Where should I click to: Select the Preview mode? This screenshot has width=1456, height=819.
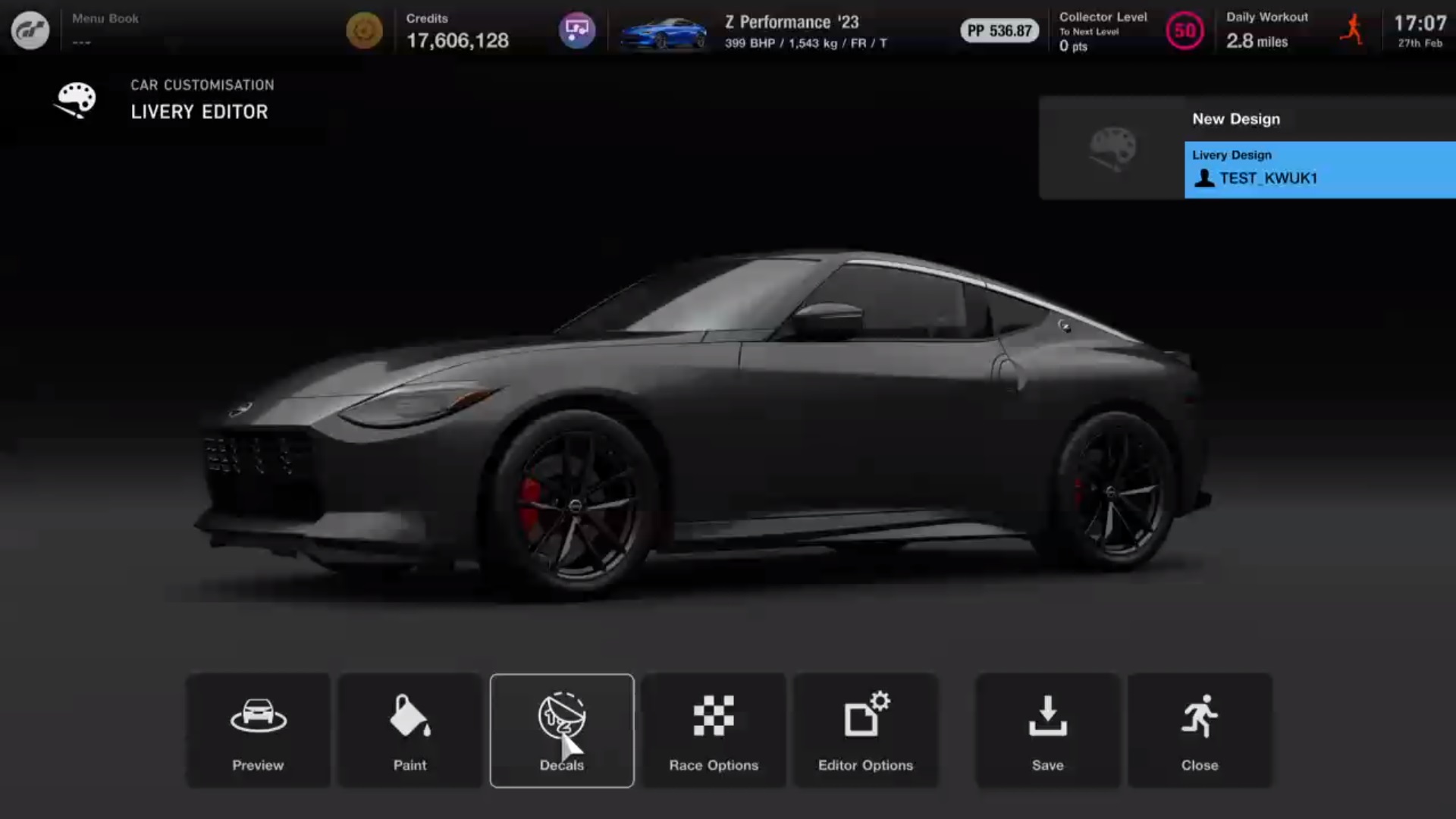tap(258, 730)
